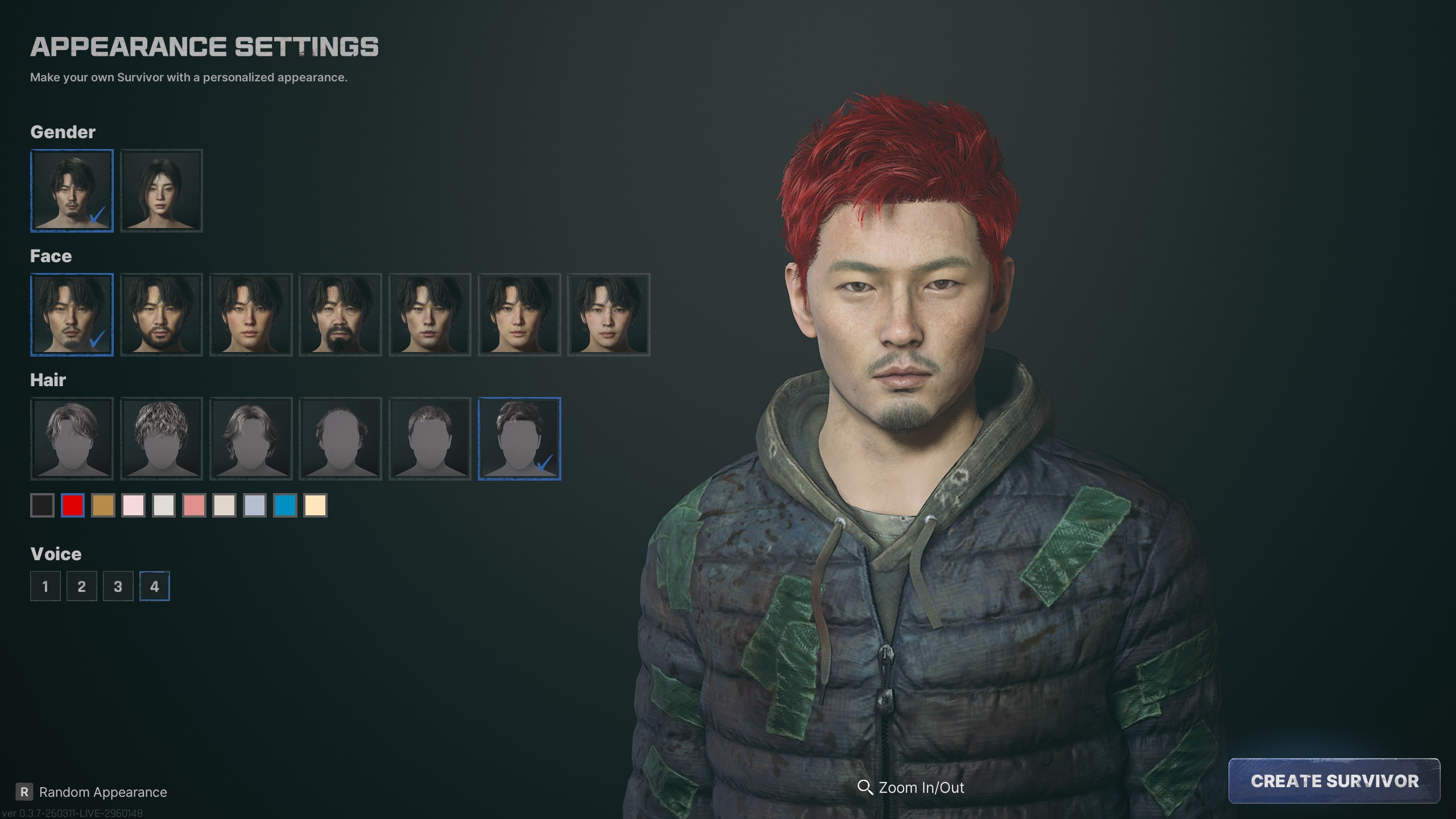
Task: Switch to voice option 2
Action: [82, 586]
